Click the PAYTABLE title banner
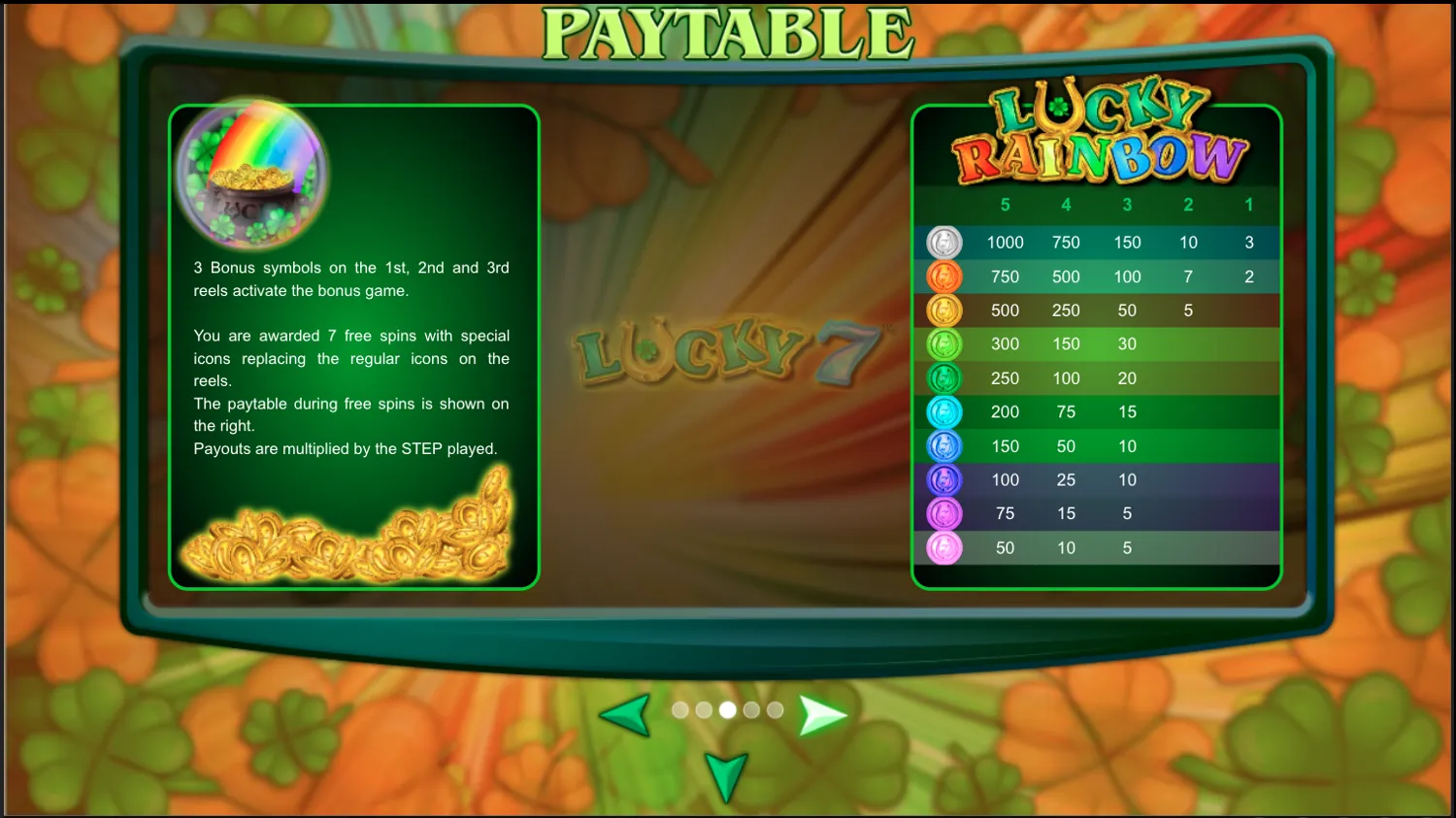The width and height of the screenshot is (1456, 818). (x=727, y=32)
